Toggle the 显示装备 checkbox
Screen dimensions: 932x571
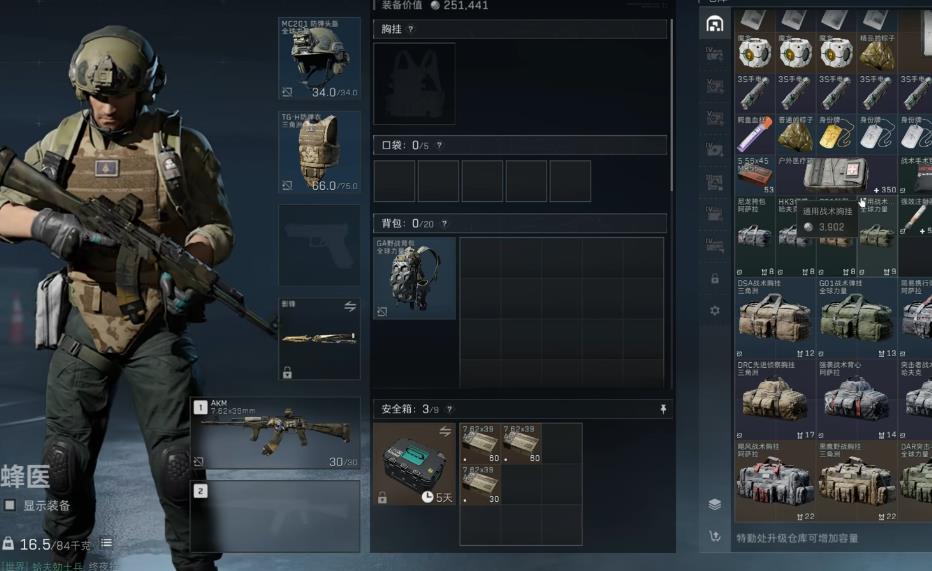click(10, 505)
